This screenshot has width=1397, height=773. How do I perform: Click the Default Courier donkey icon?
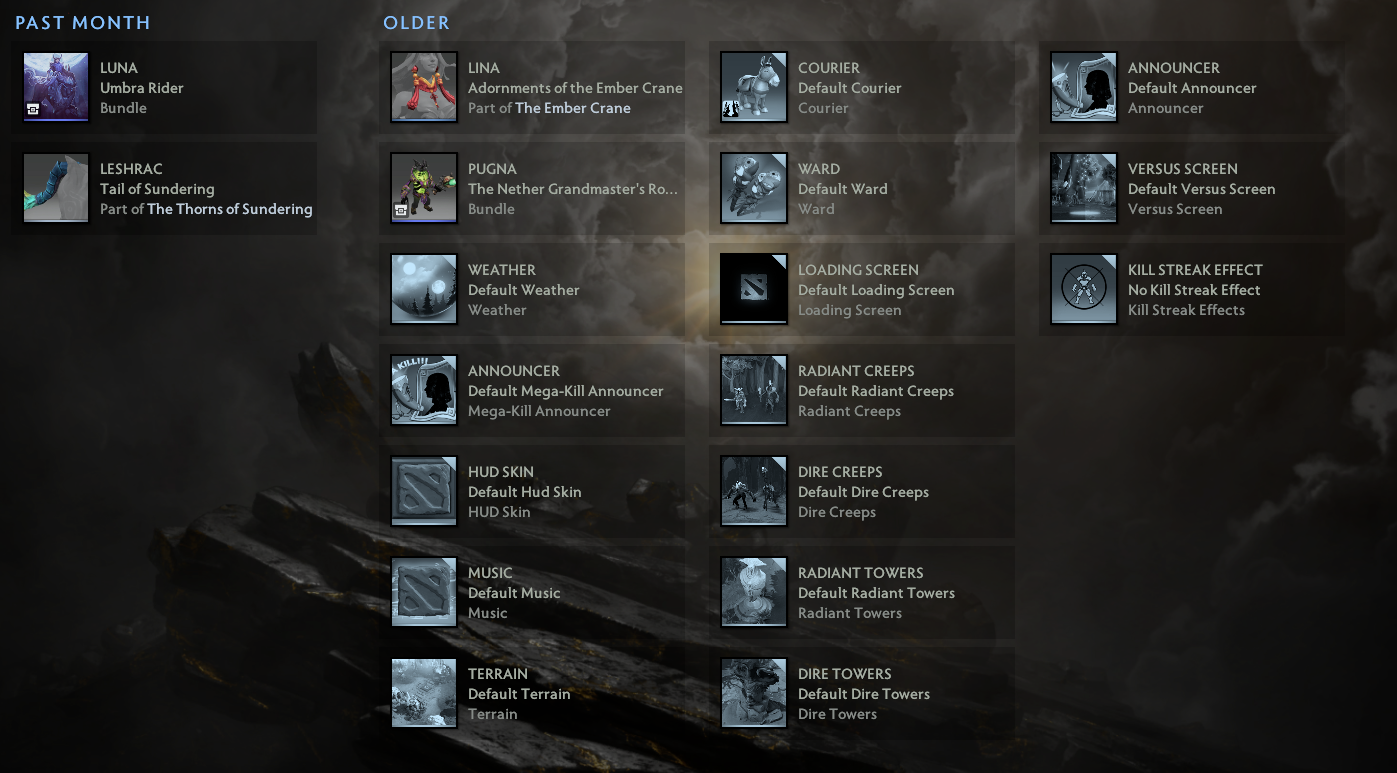[x=753, y=87]
